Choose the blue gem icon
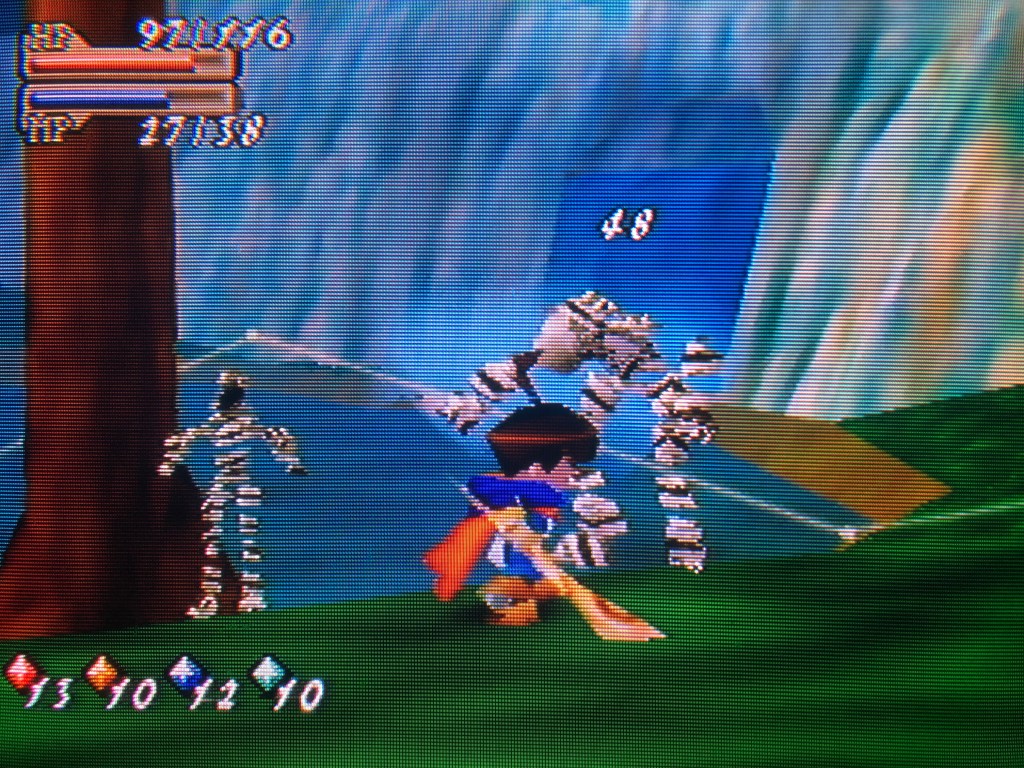Image resolution: width=1024 pixels, height=768 pixels. pyautogui.click(x=184, y=674)
